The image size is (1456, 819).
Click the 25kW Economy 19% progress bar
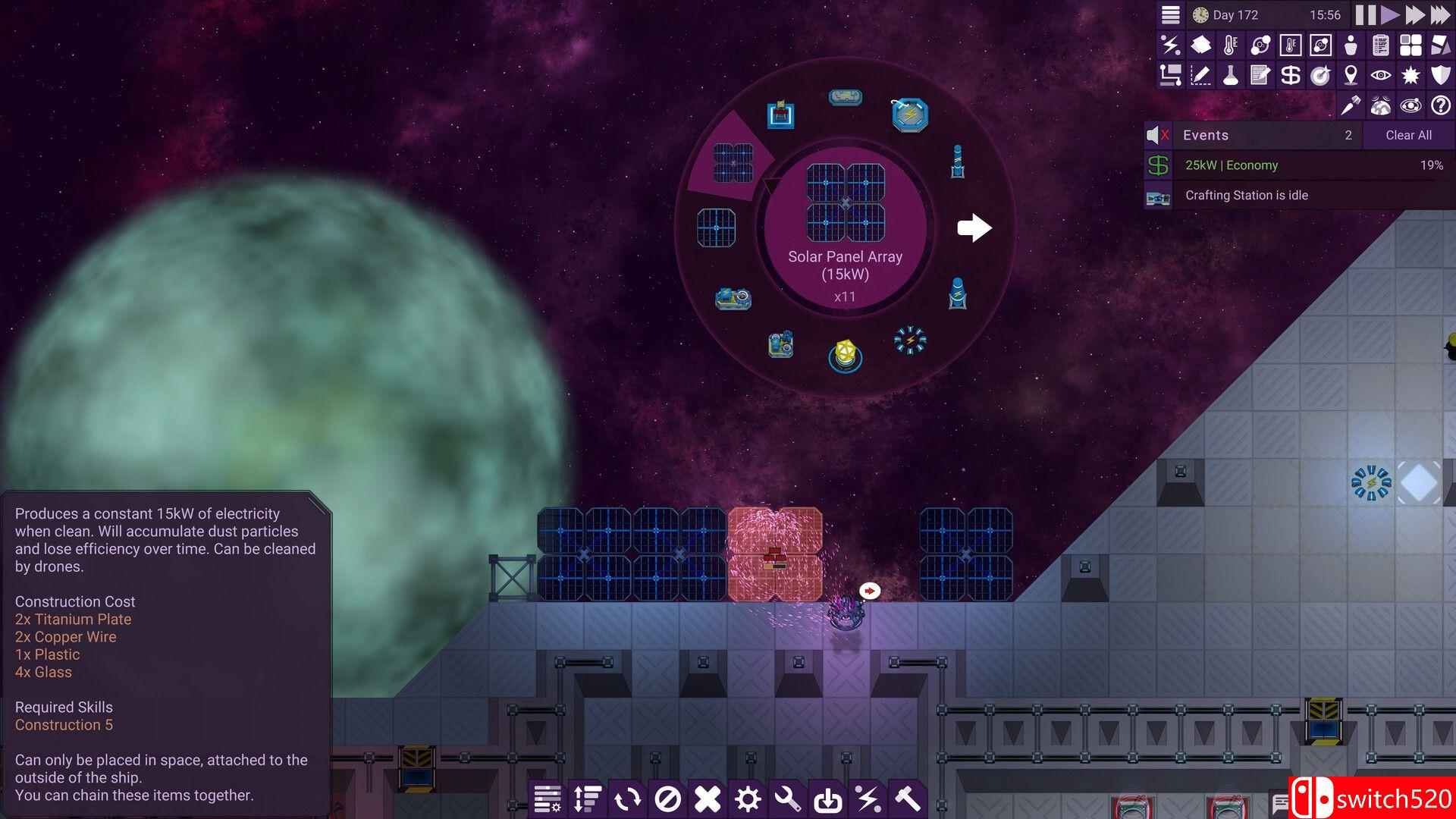pos(1289,165)
